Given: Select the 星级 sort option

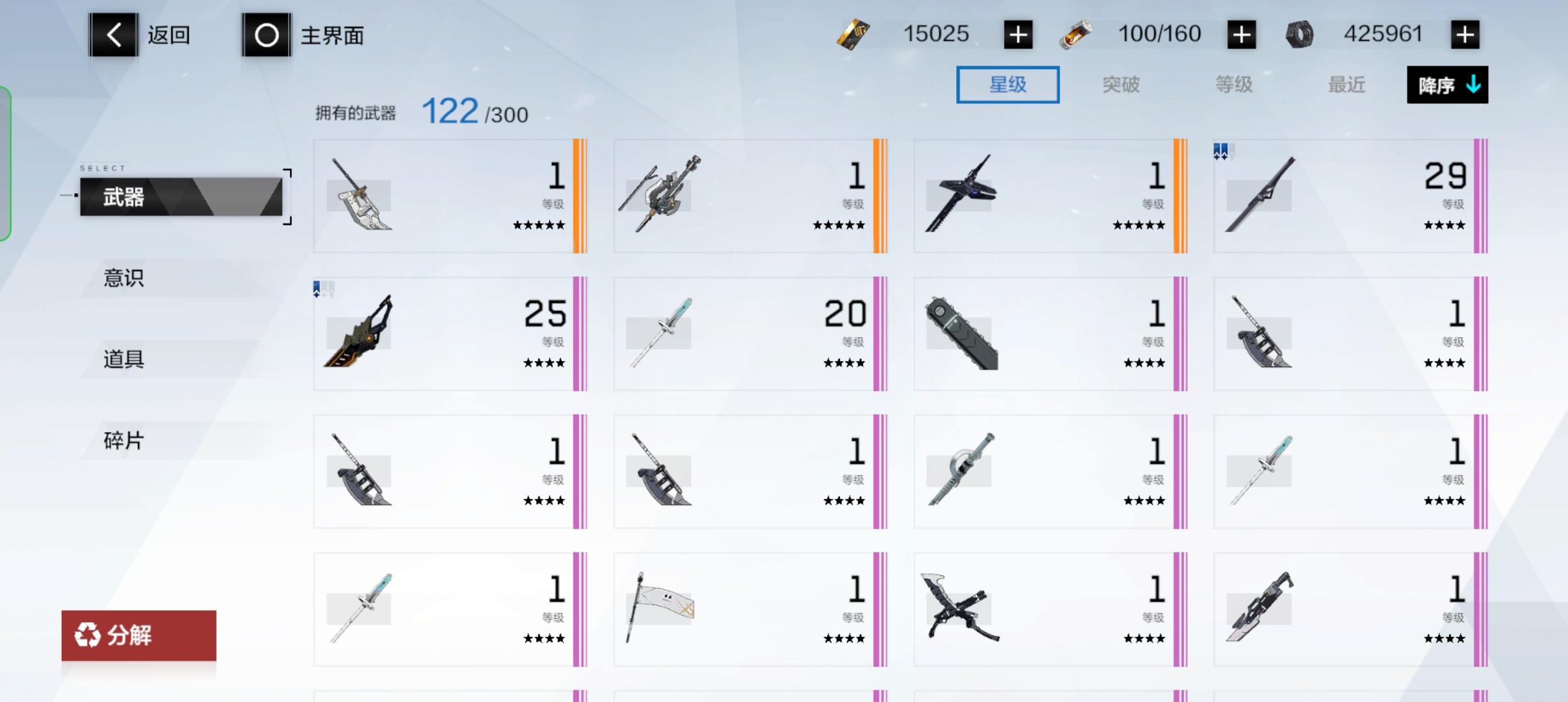Looking at the screenshot, I should 1007,84.
